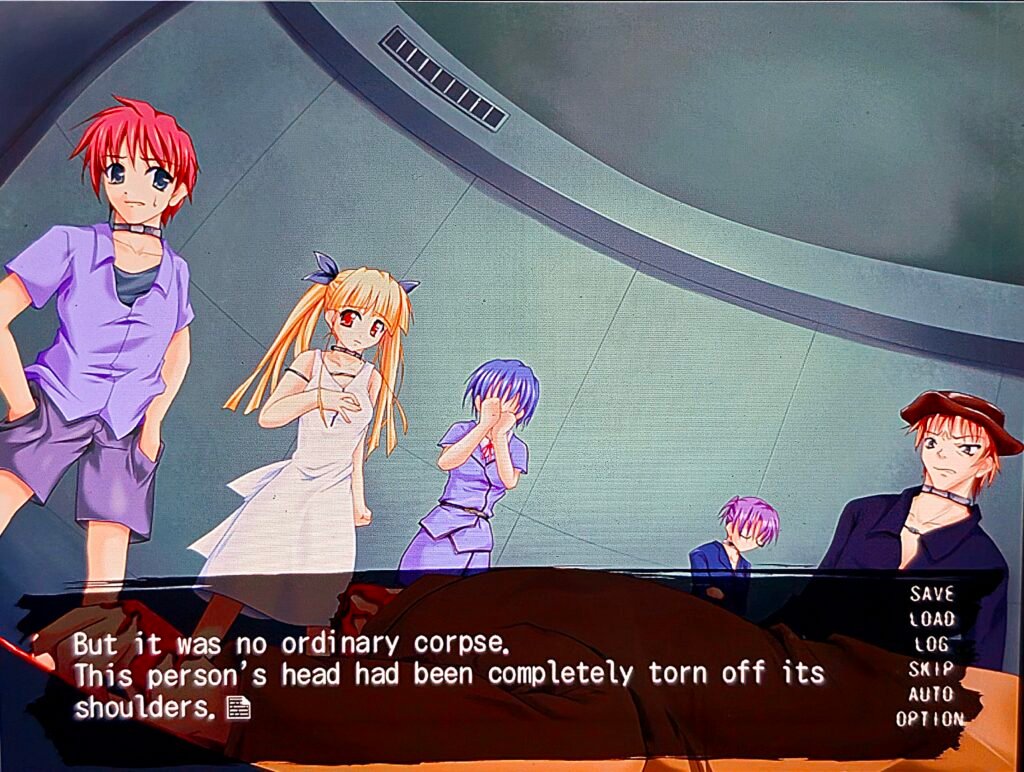Toggle AUTO text advance
1024x772 pixels.
[x=931, y=694]
